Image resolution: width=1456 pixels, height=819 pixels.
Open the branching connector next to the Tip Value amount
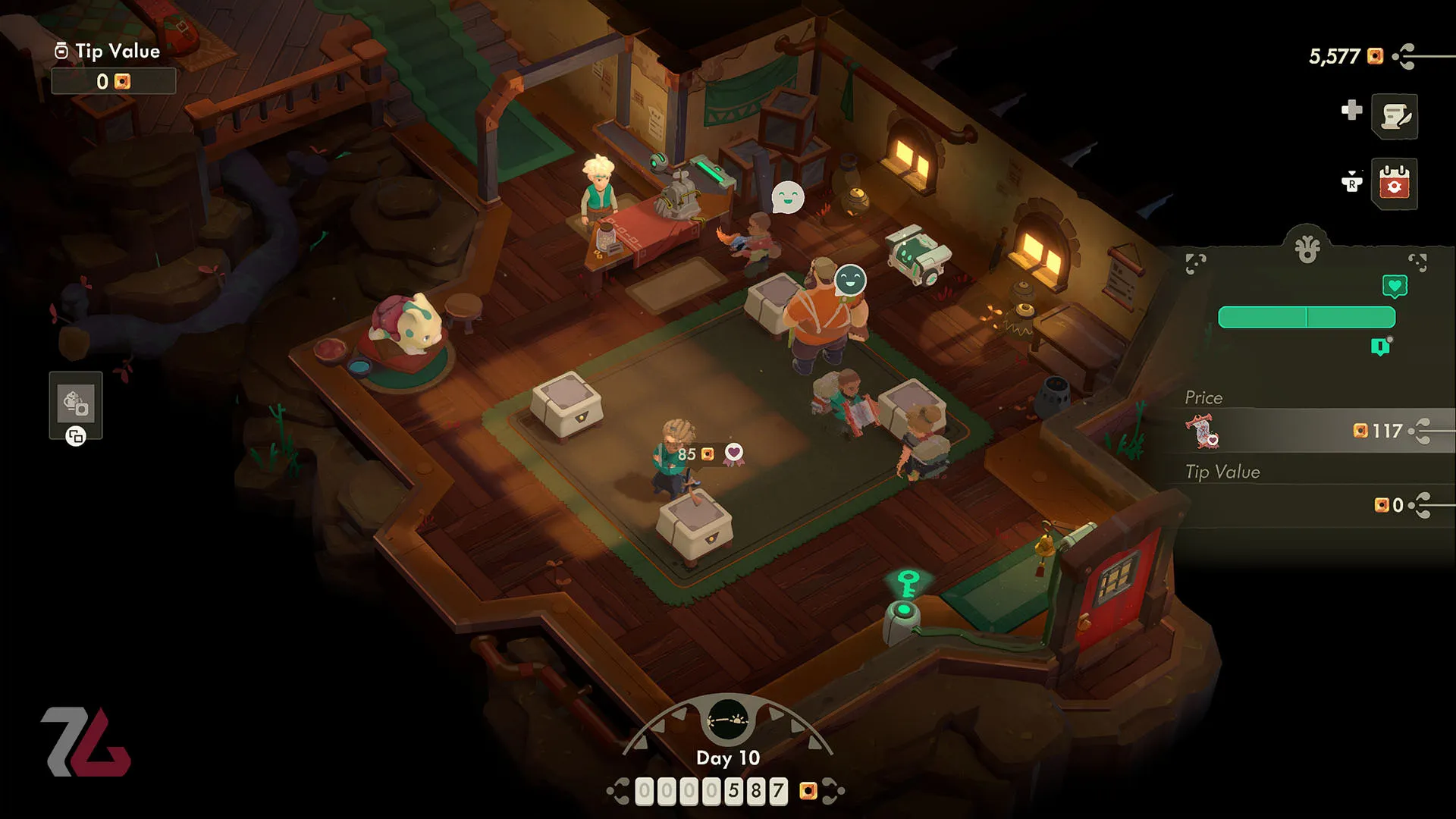coord(1420,504)
